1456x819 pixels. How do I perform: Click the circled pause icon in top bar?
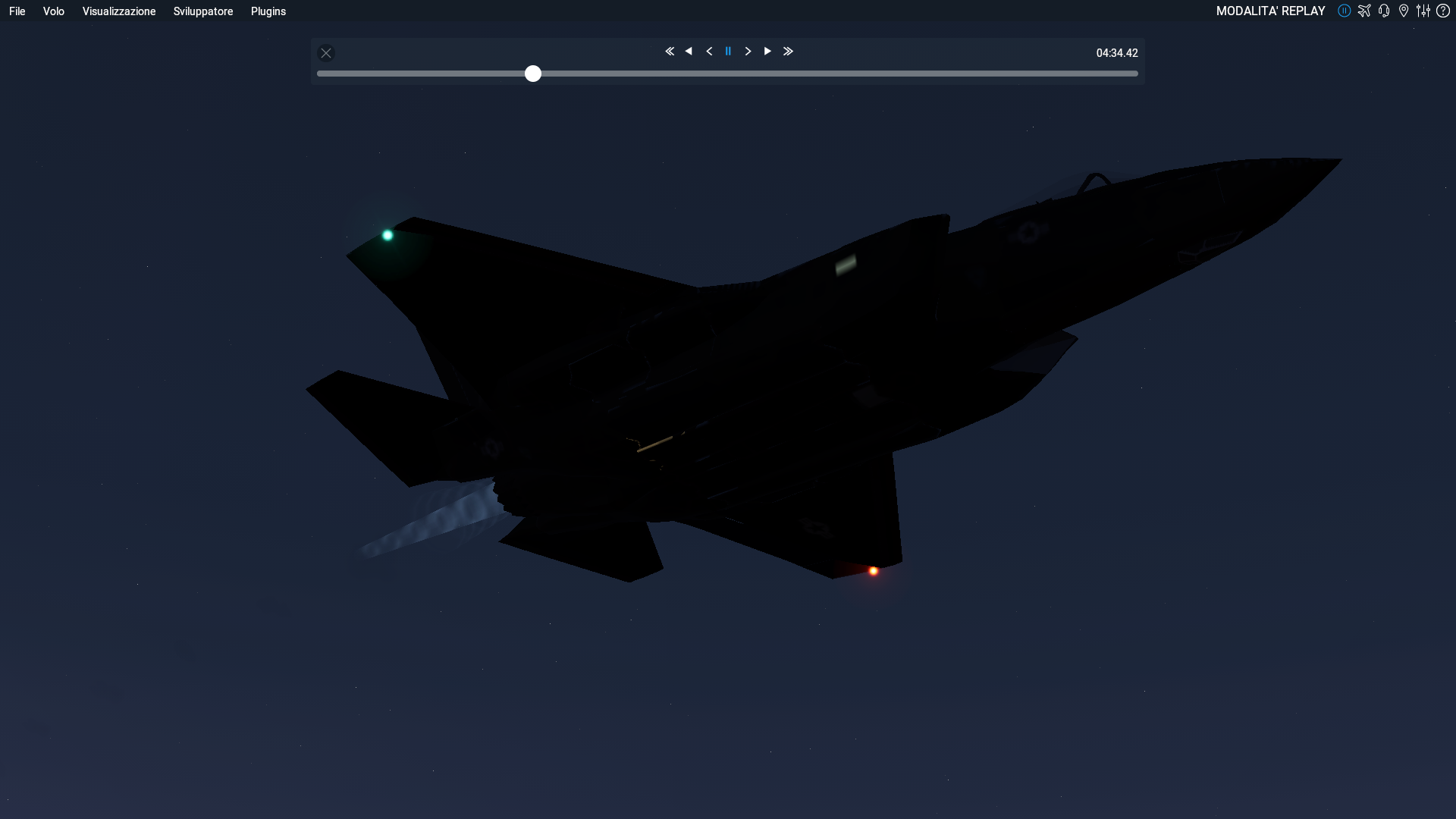click(1345, 11)
